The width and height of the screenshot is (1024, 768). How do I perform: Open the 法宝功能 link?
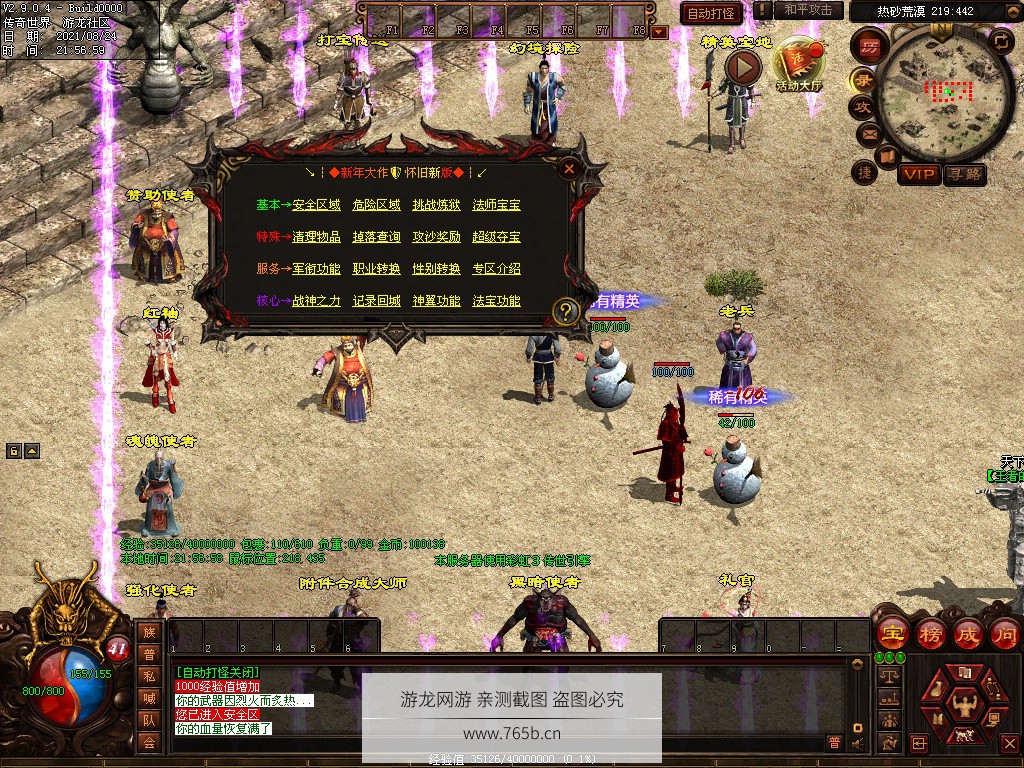point(496,301)
